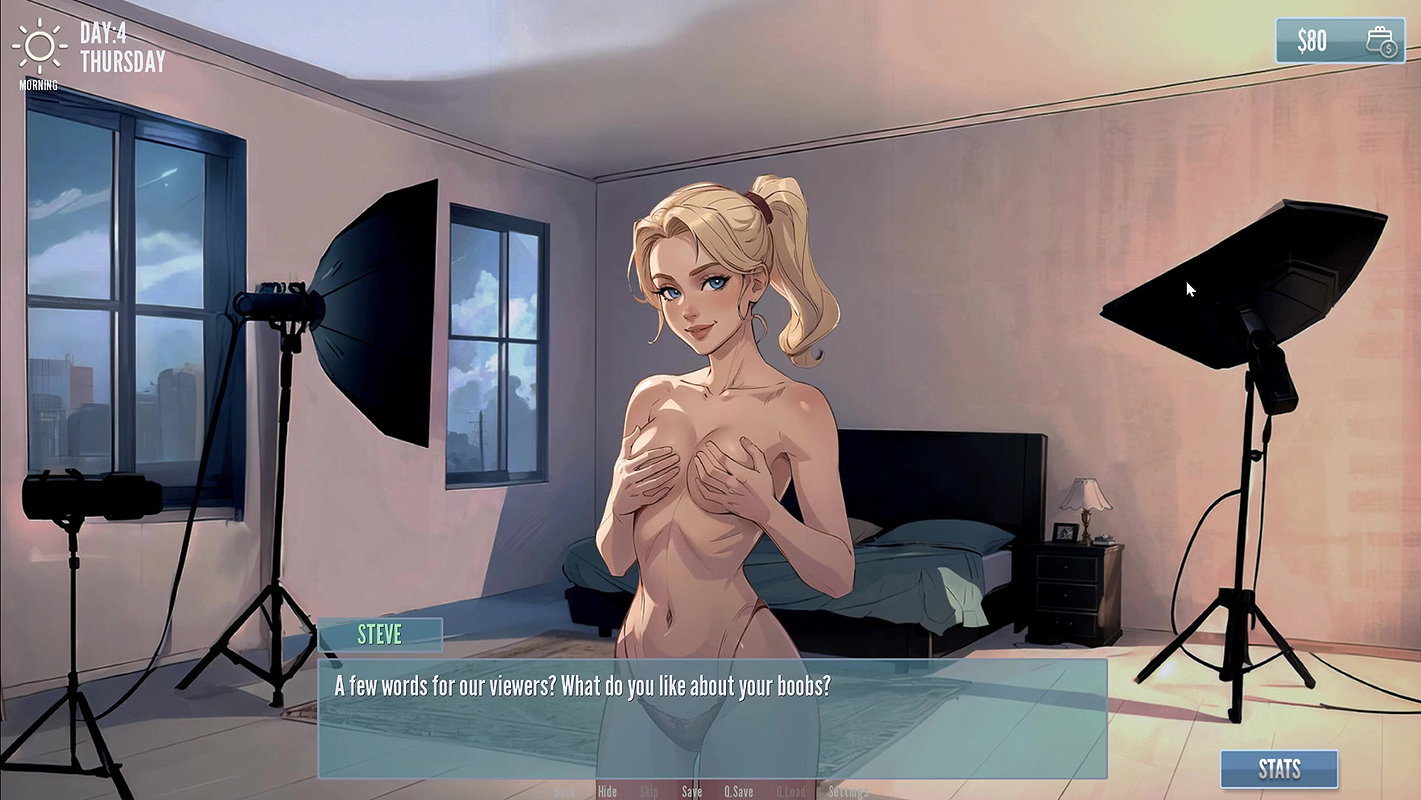Click the MORNING label under the sun icon
The image size is (1421, 800).
point(39,83)
